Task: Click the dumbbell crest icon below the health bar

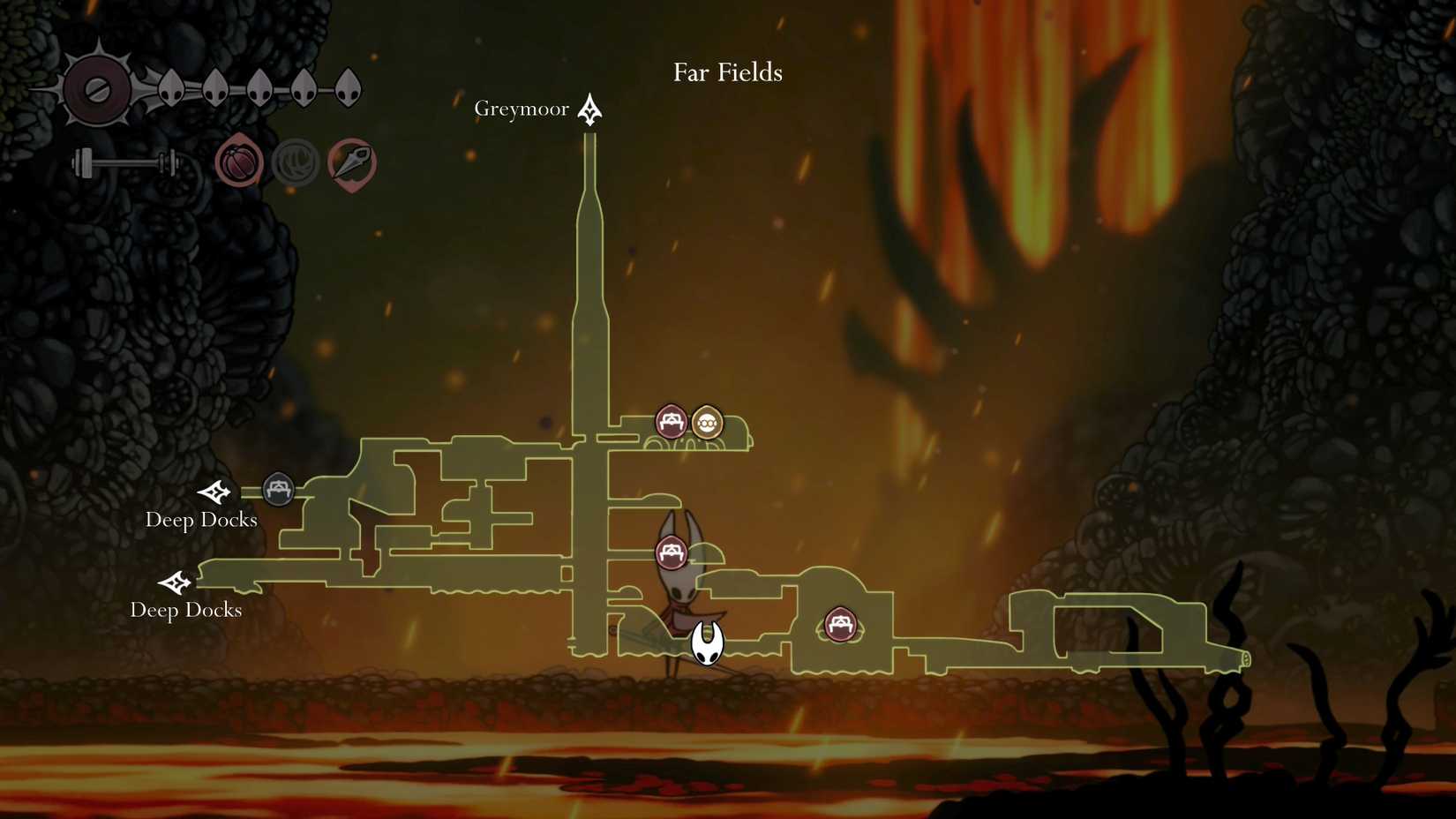Action: [124, 162]
